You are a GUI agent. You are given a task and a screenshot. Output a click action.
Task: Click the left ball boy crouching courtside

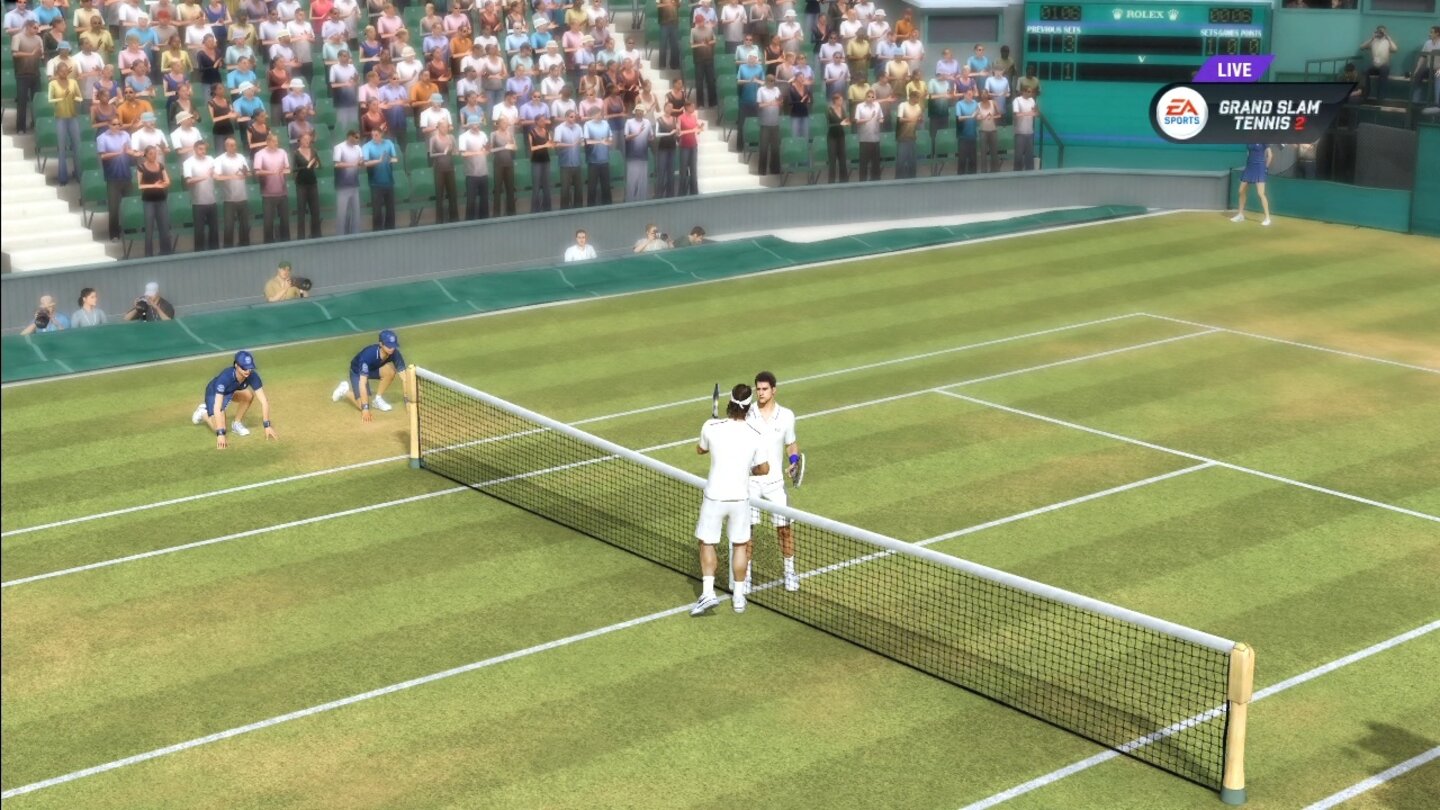click(x=235, y=390)
